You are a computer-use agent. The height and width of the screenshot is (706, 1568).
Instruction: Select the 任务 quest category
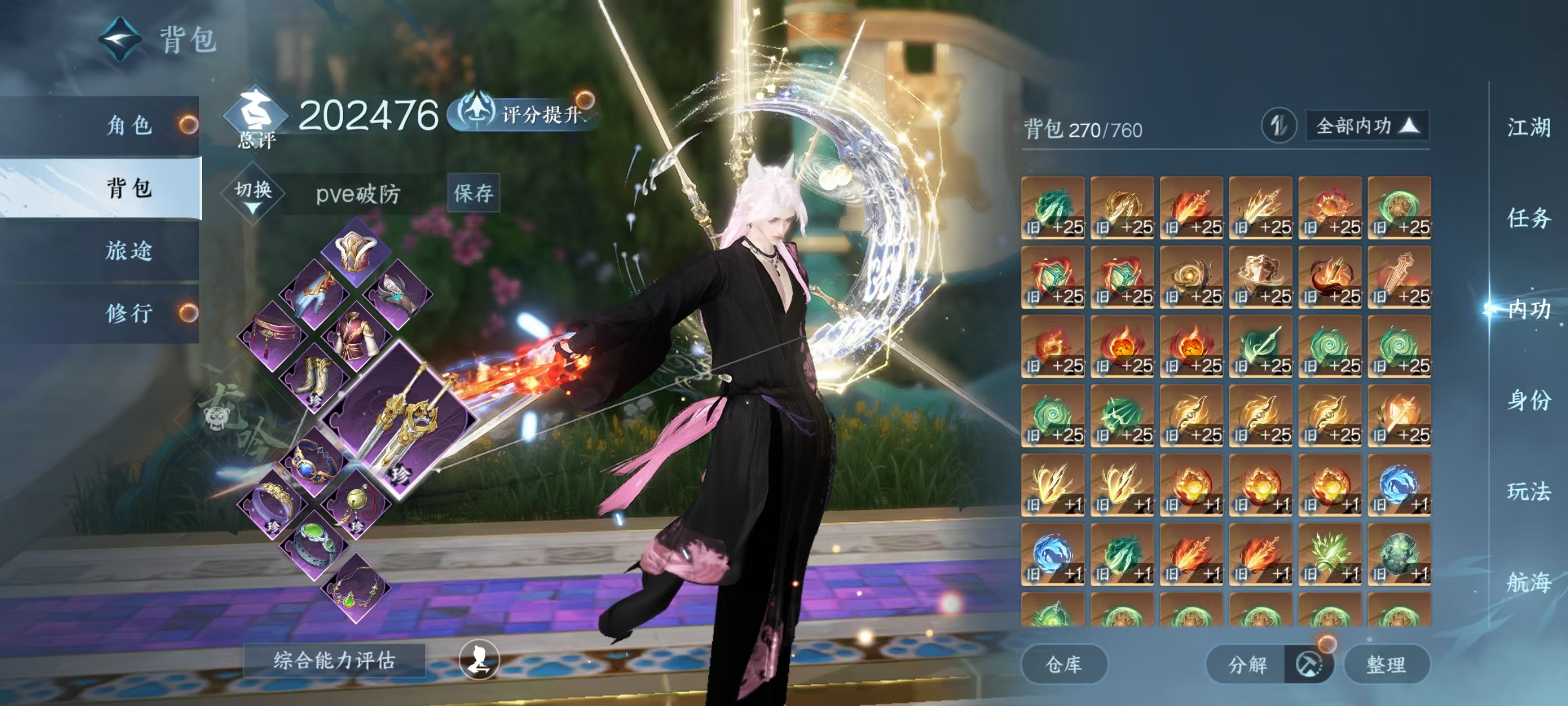coord(1528,218)
